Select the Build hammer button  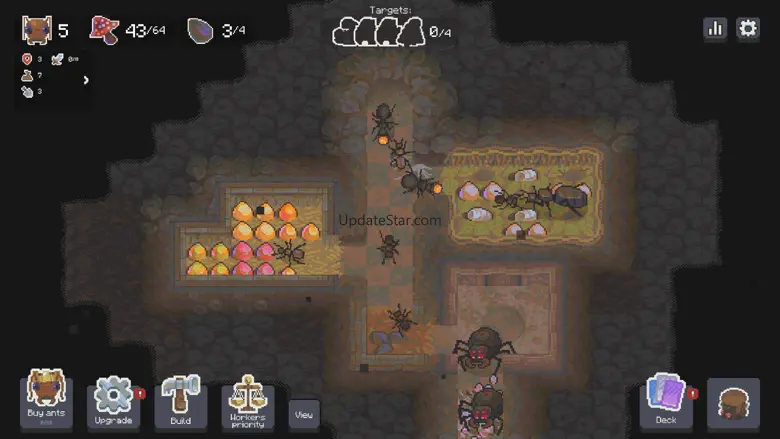point(180,402)
